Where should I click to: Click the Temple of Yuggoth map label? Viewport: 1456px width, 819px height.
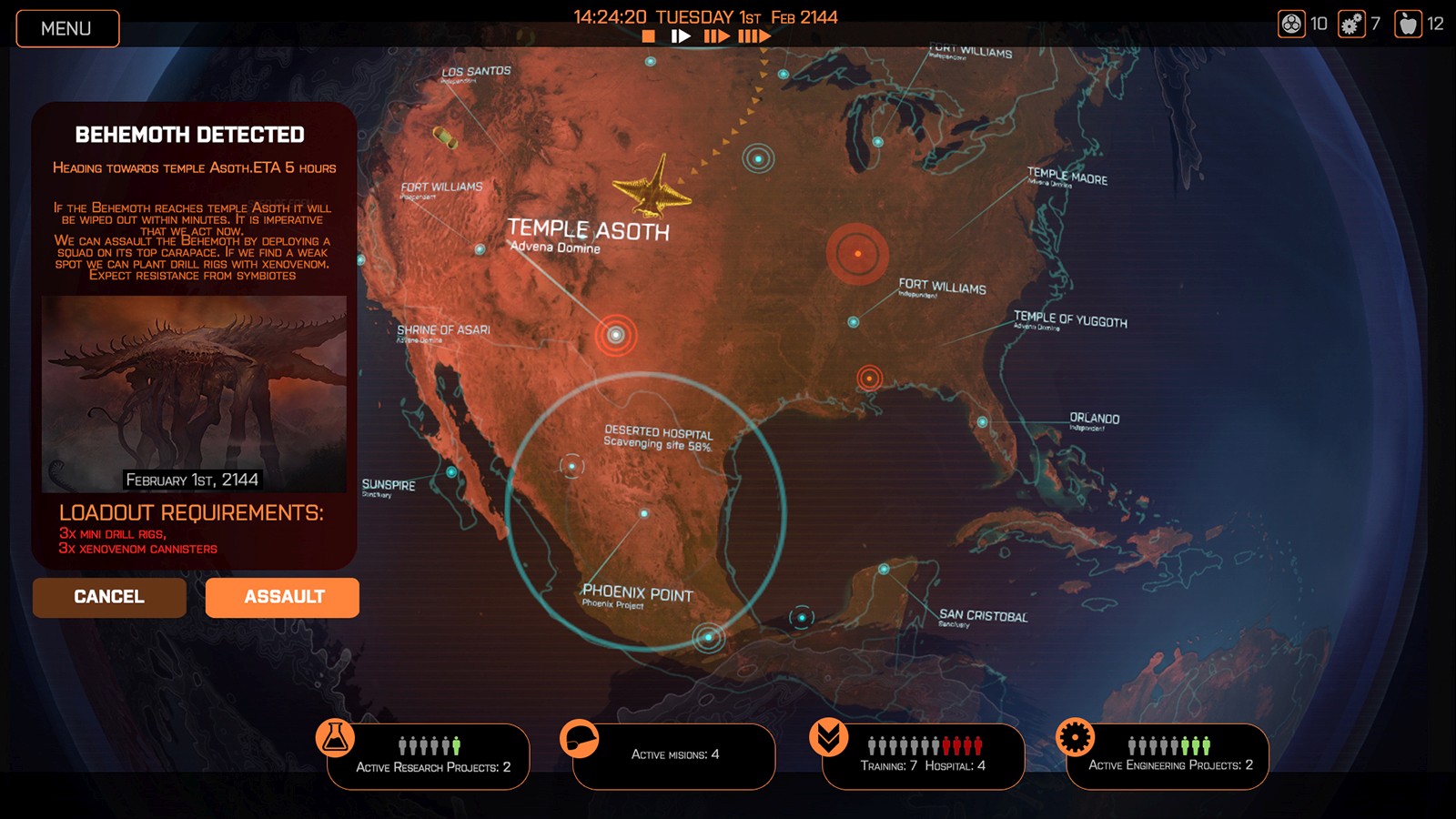click(1069, 320)
